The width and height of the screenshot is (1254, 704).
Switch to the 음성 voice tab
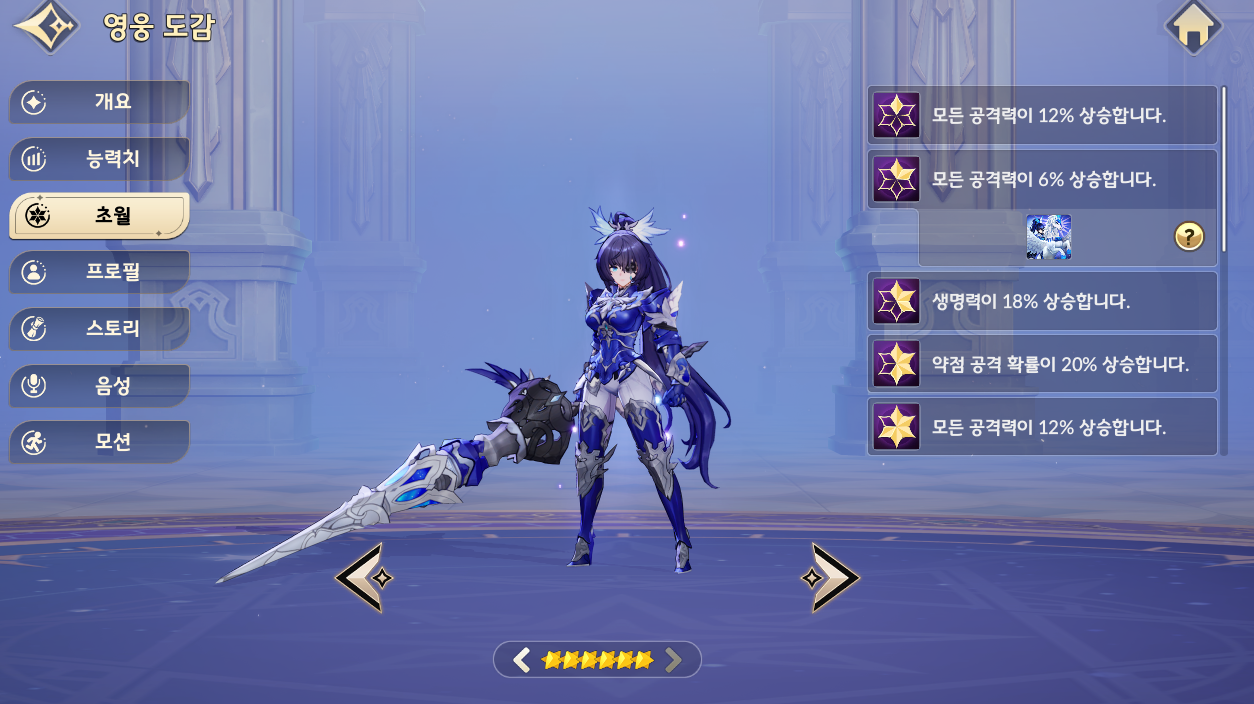coord(99,385)
